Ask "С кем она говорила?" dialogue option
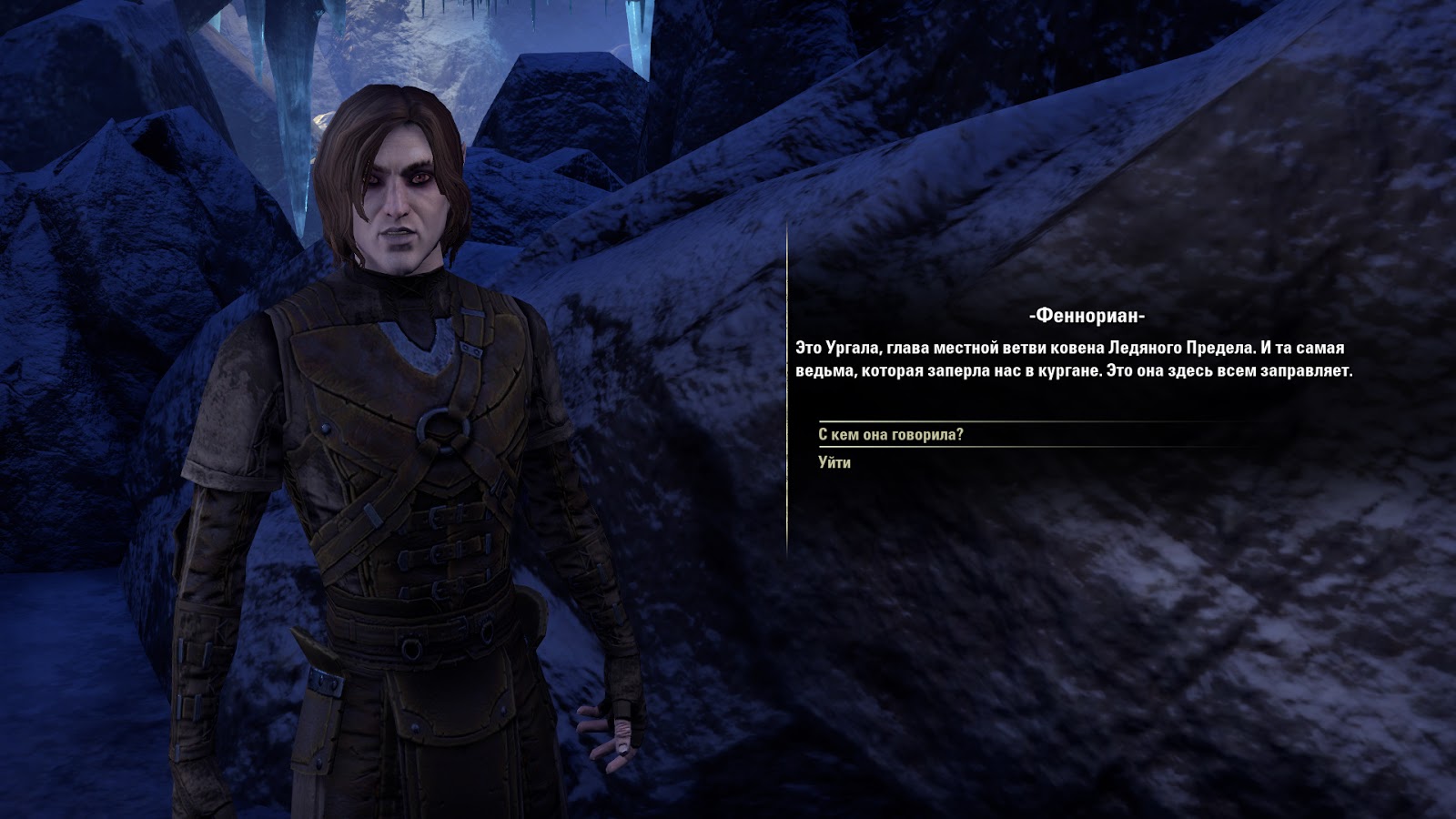Image resolution: width=1456 pixels, height=819 pixels. coord(890,435)
